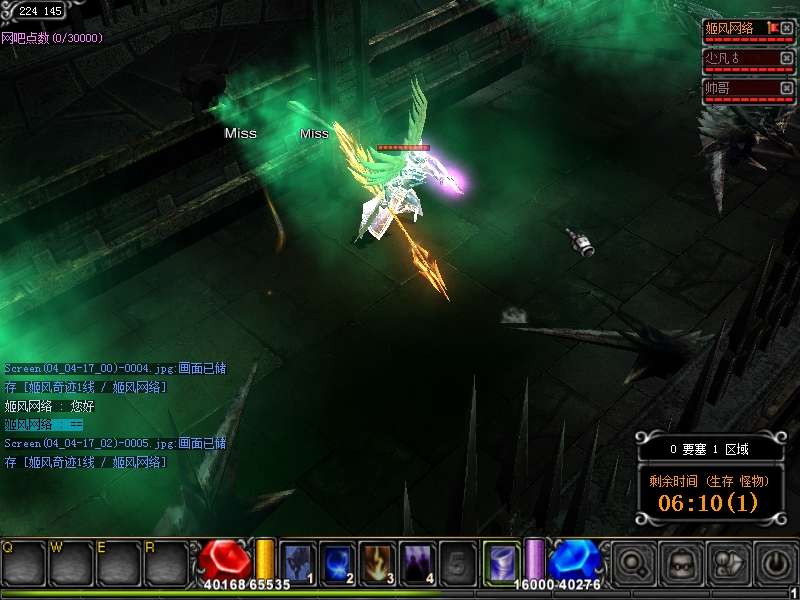Select the W item quick slot
Image resolution: width=800 pixels, height=600 pixels.
[x=71, y=562]
